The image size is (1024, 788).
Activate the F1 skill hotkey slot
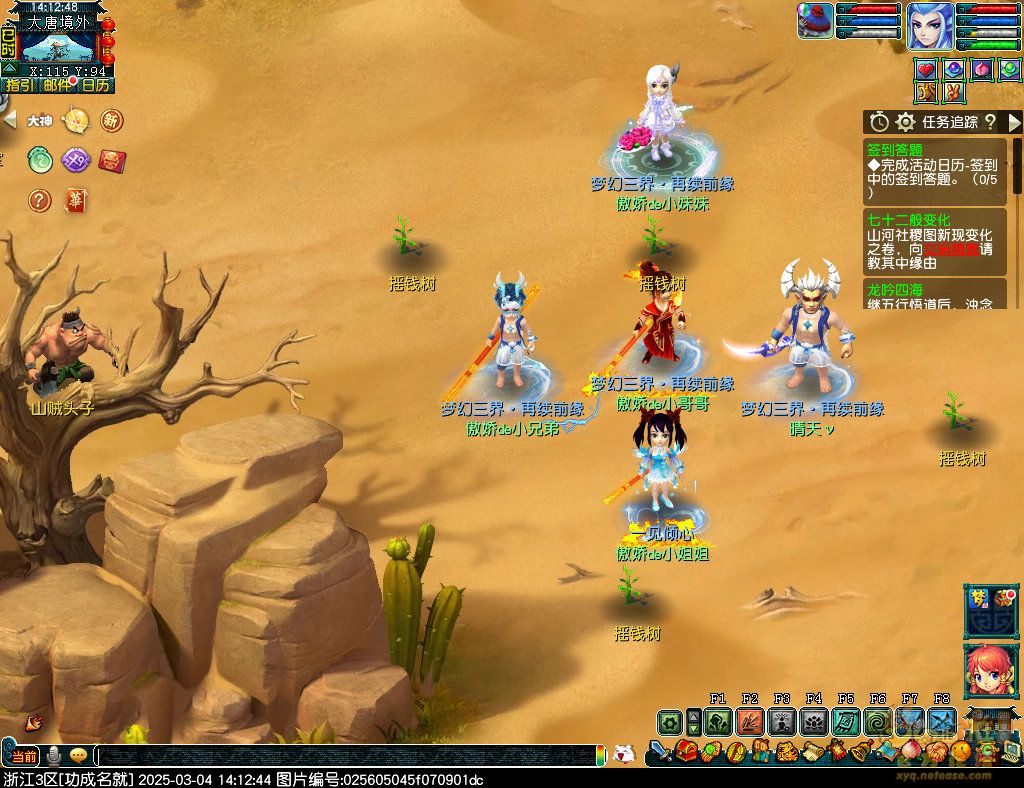(718, 721)
